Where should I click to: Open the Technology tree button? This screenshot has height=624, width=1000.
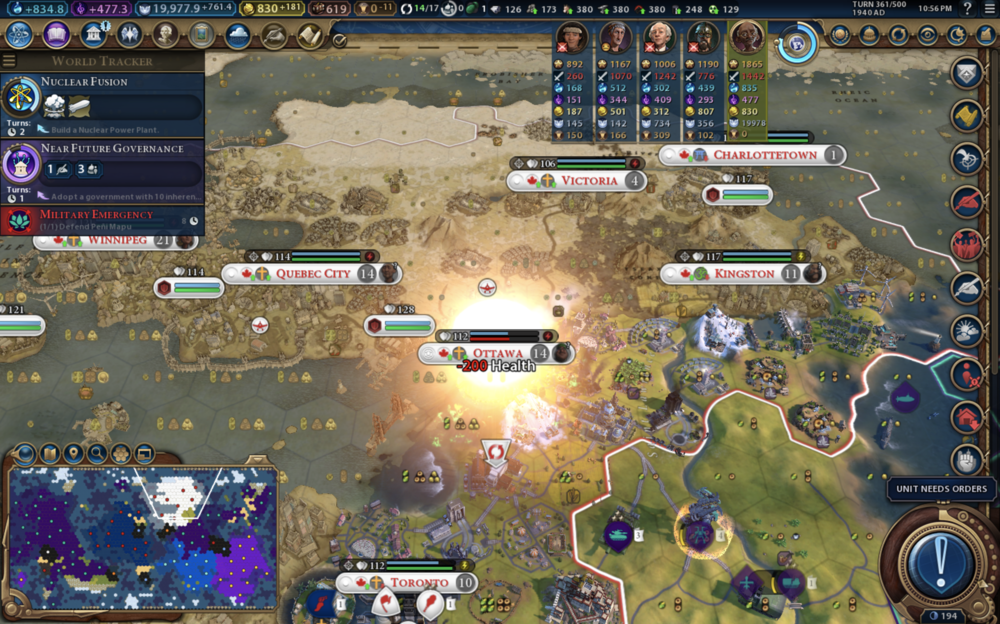tap(19, 35)
